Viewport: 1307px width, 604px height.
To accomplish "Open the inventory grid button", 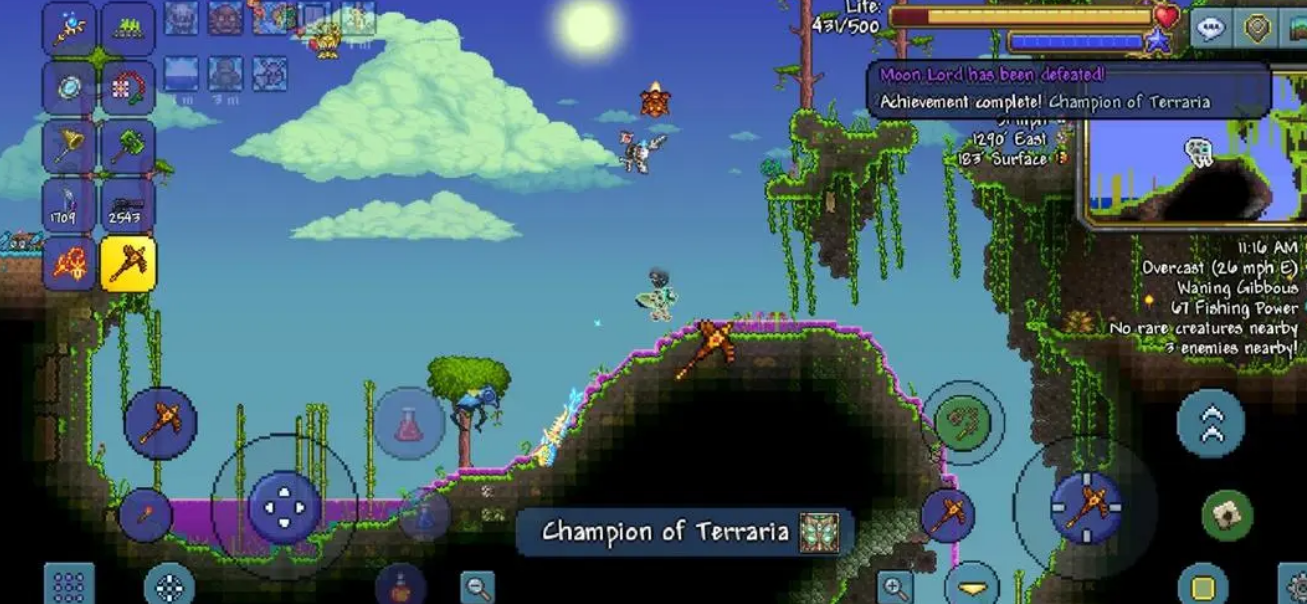I will pyautogui.click(x=69, y=585).
